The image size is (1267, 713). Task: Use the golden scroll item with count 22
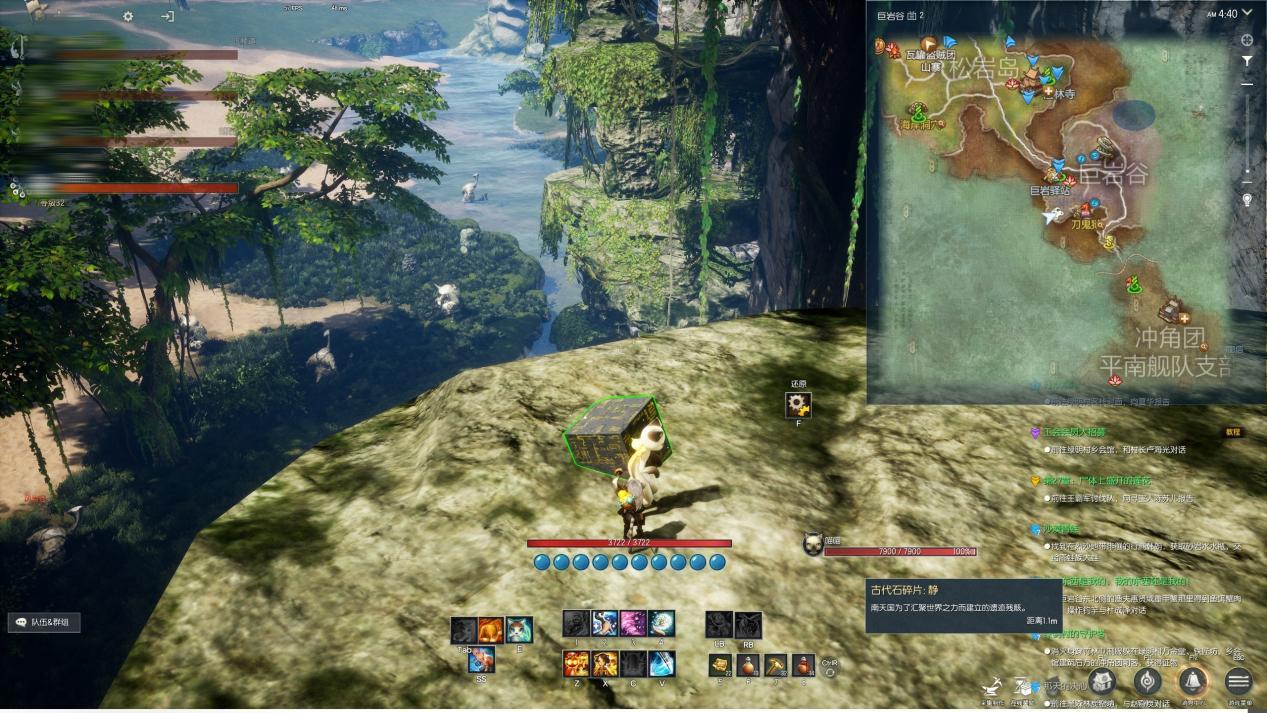[x=719, y=665]
